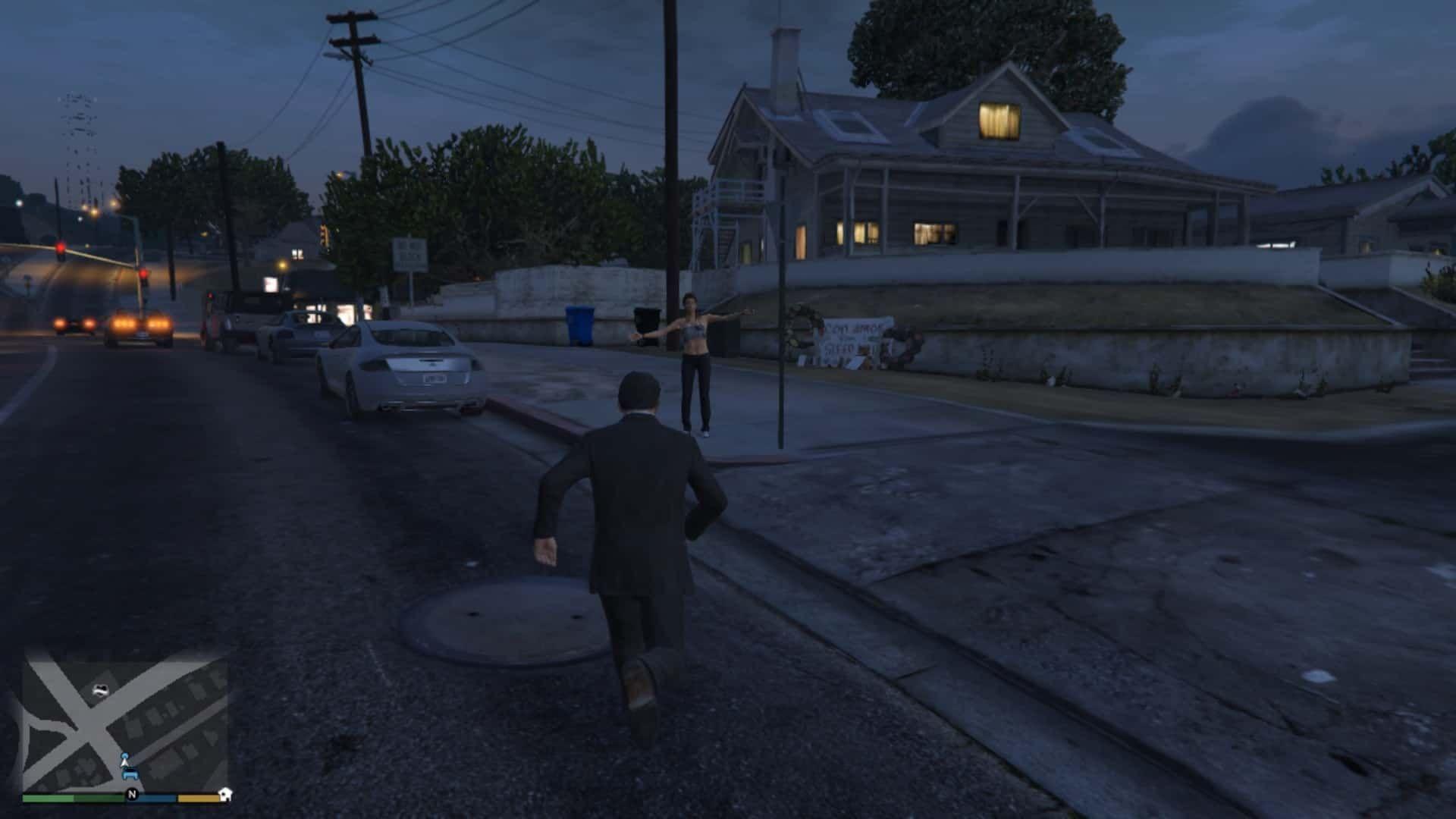
Task: Select the white house marker on minimap
Action: [225, 794]
